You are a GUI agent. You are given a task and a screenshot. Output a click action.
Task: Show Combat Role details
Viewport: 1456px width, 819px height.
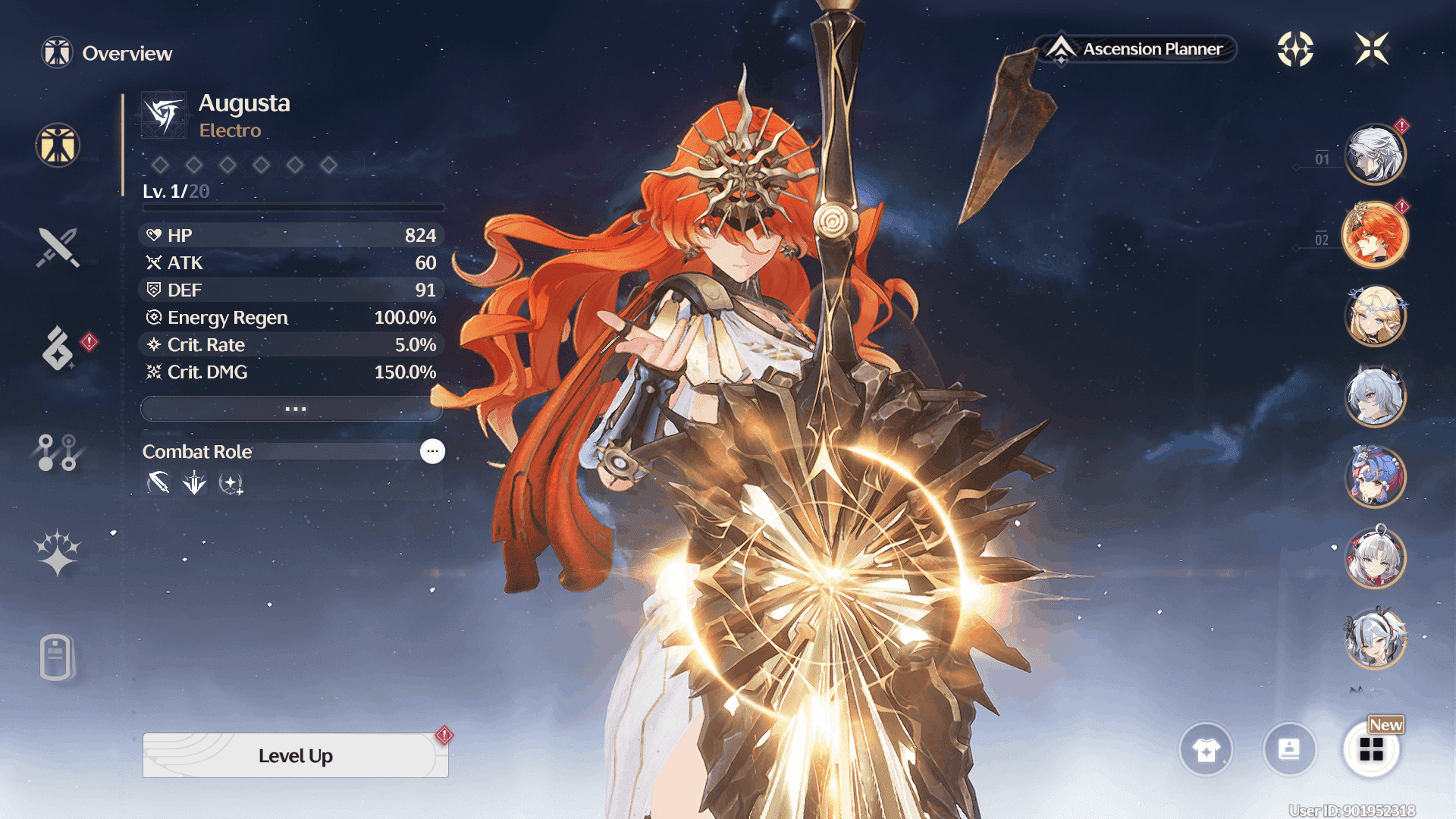coord(432,451)
